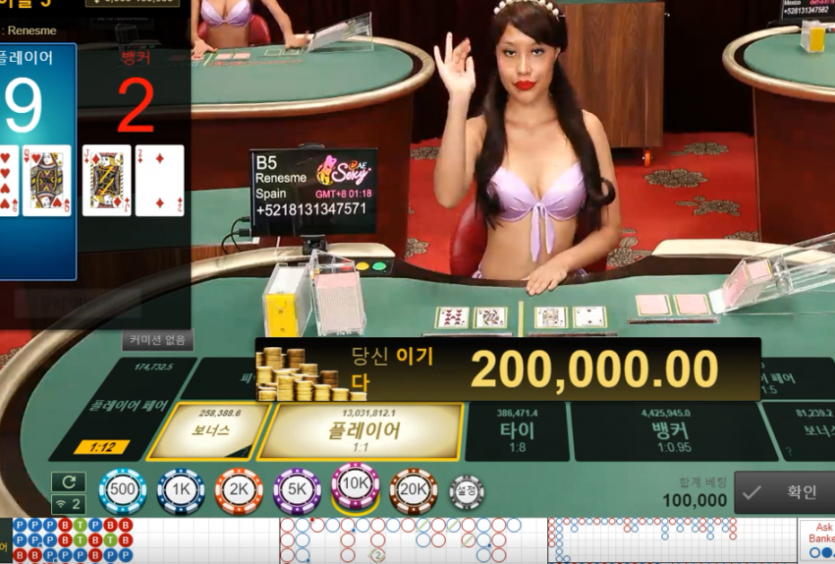Pick the 2K chip
This screenshot has width=835, height=564.
pos(239,491)
